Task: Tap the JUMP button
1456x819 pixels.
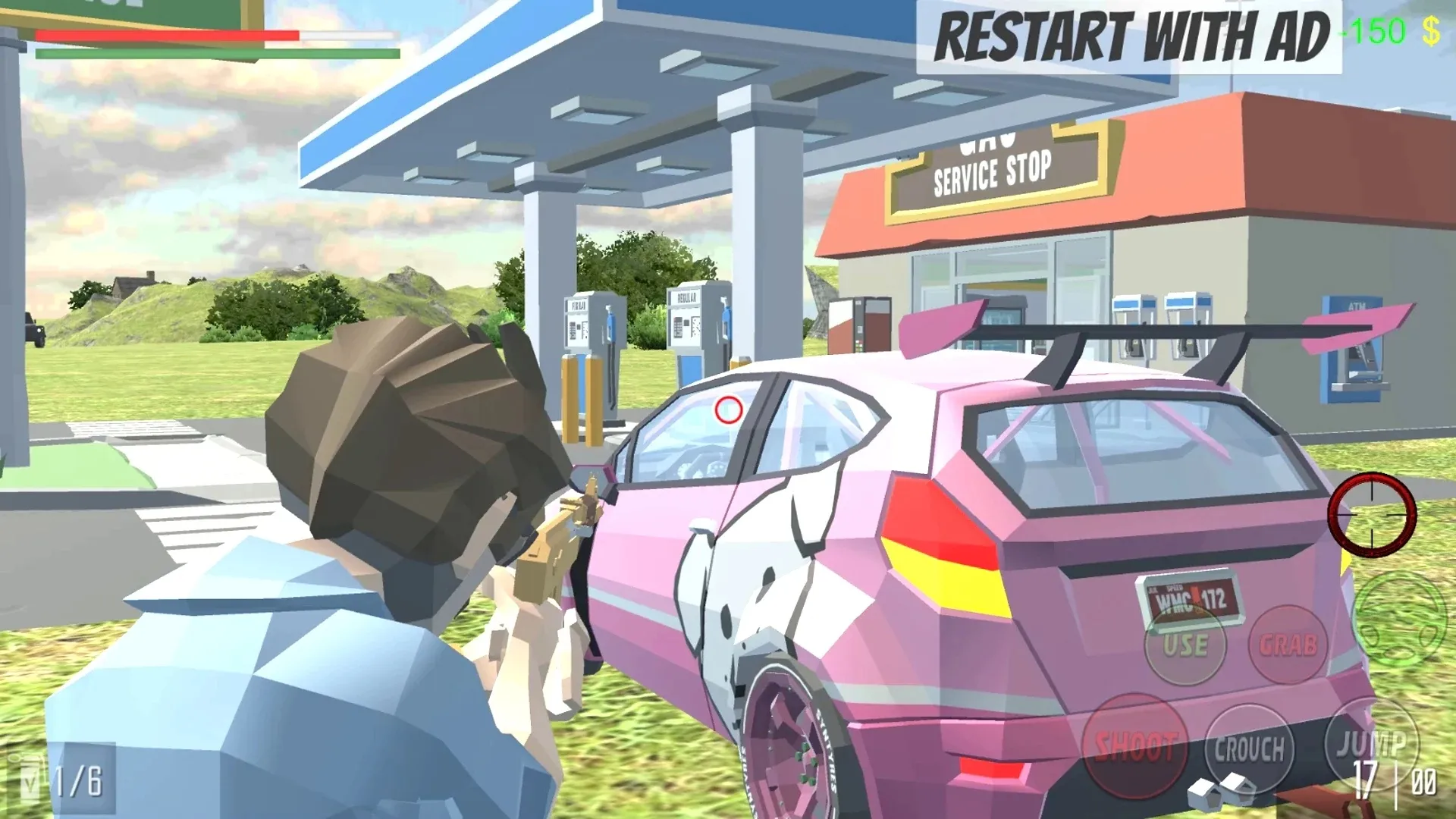Action: 1370,743
